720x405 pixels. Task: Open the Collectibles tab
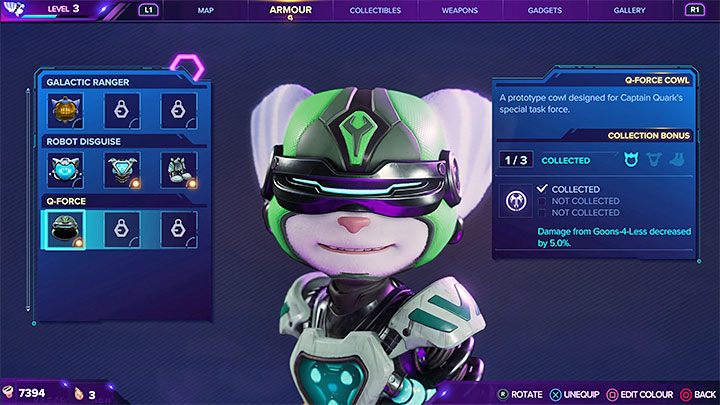pos(375,10)
